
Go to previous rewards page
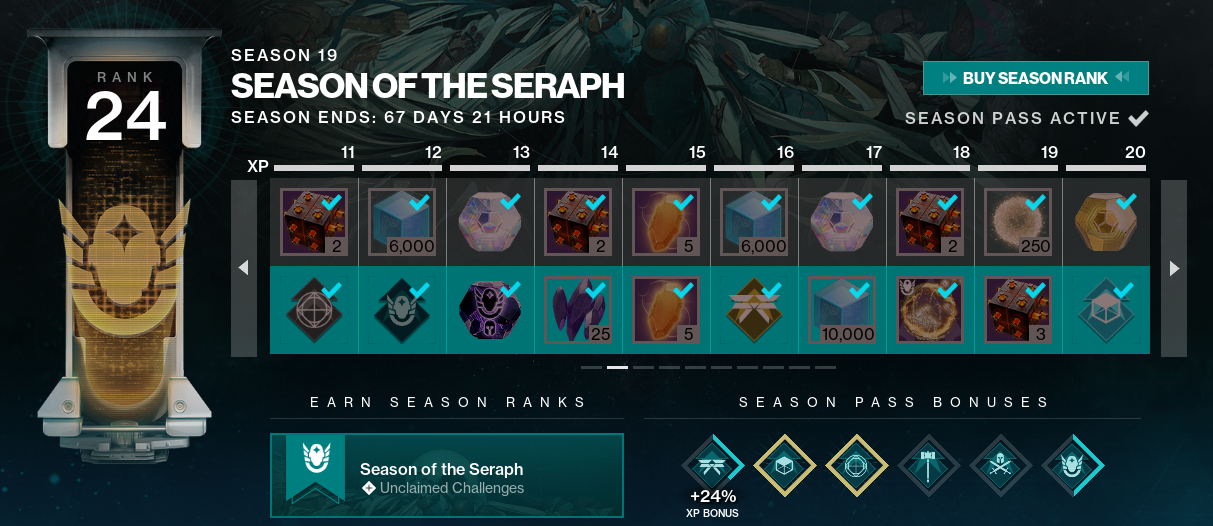(243, 268)
